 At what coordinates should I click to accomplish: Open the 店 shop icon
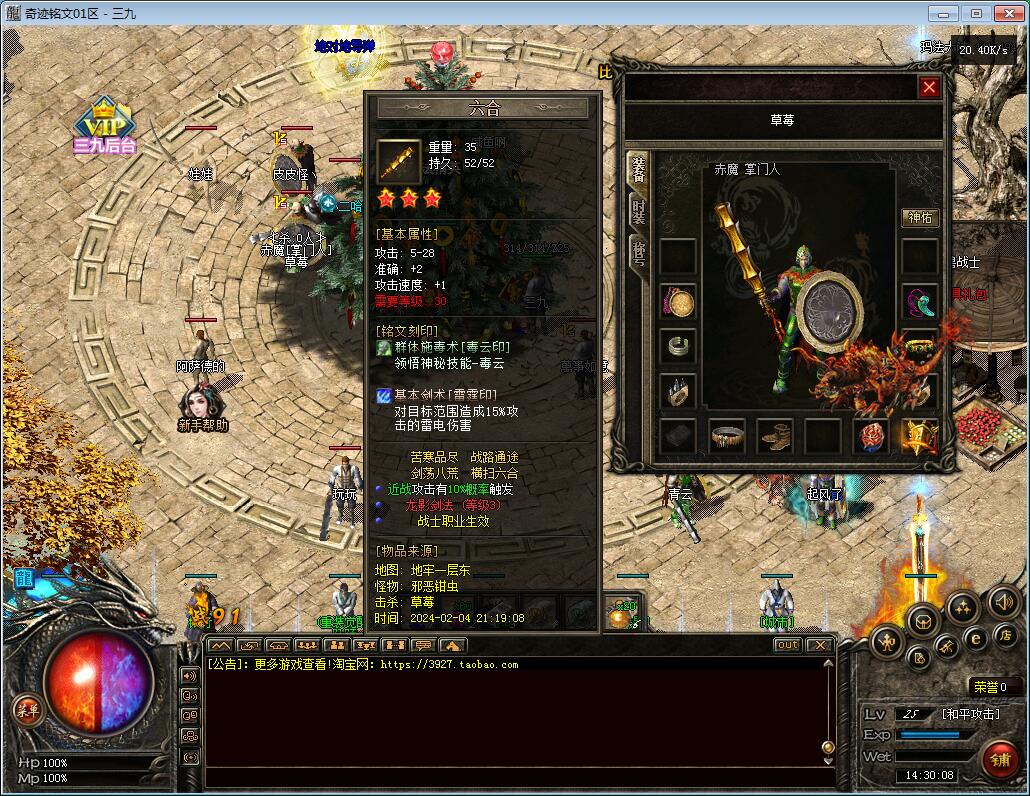[1004, 635]
